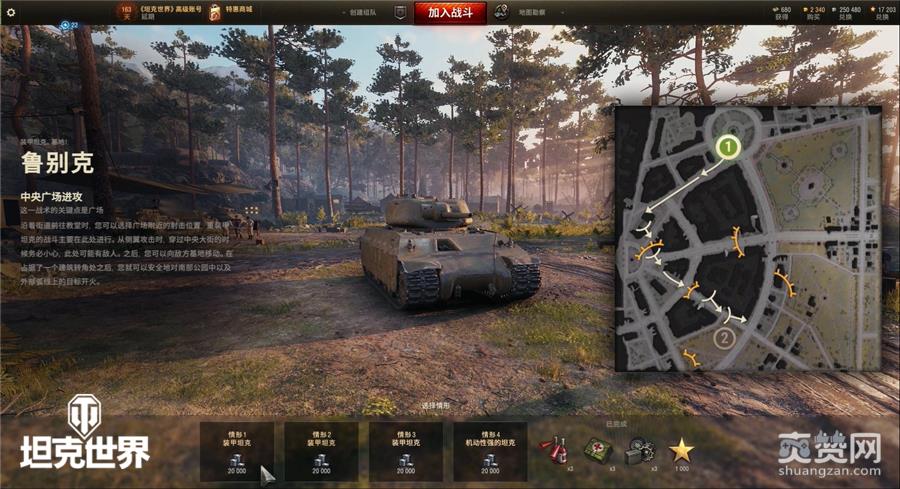
Task: Choose scenario 情形4 mobile tank
Action: coord(491,450)
